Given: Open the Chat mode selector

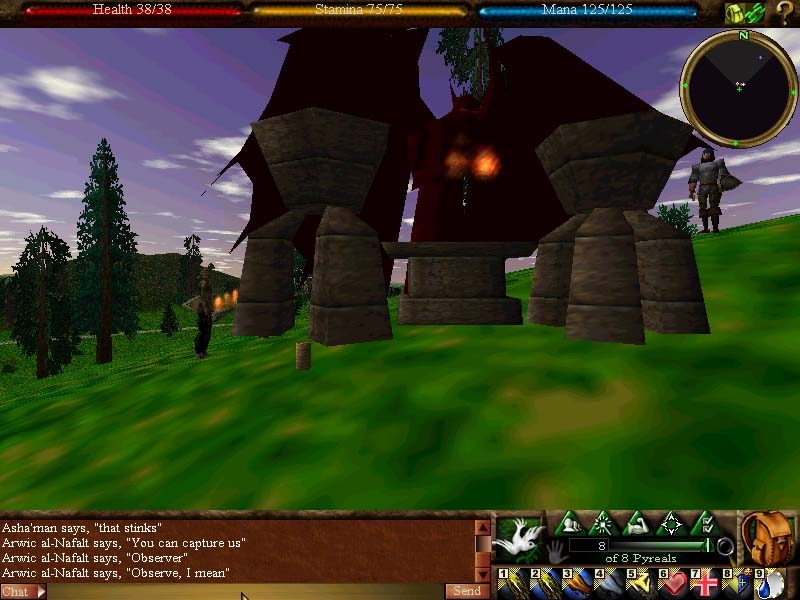Looking at the screenshot, I should click(x=23, y=592).
